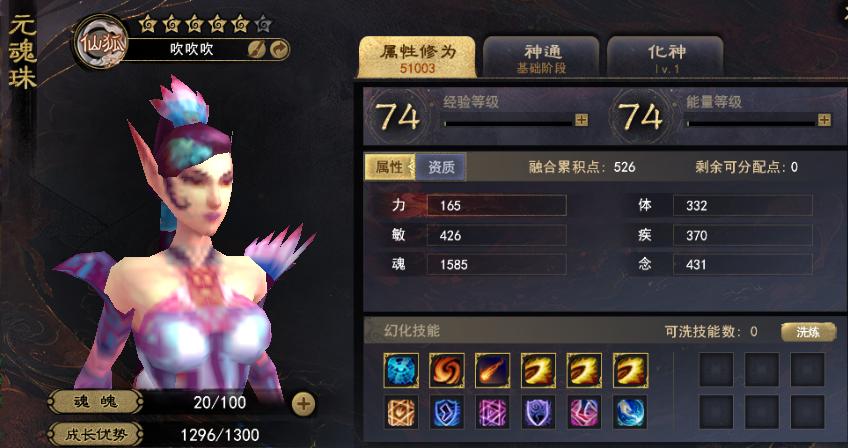Choose the blue water wave orb skill
This screenshot has height=448, width=848.
click(x=630, y=411)
